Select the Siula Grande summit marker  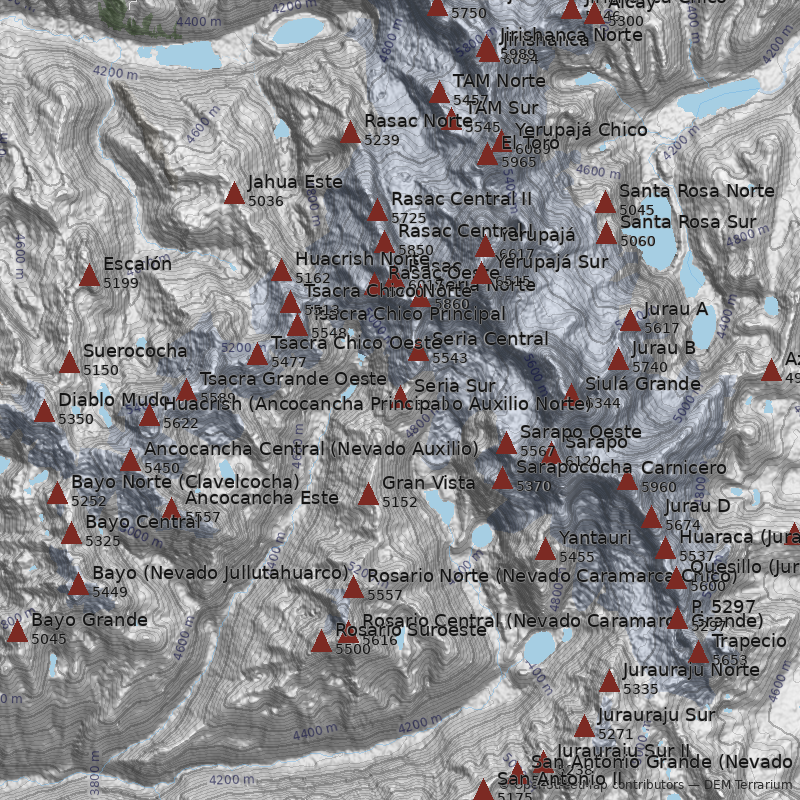pos(571,395)
